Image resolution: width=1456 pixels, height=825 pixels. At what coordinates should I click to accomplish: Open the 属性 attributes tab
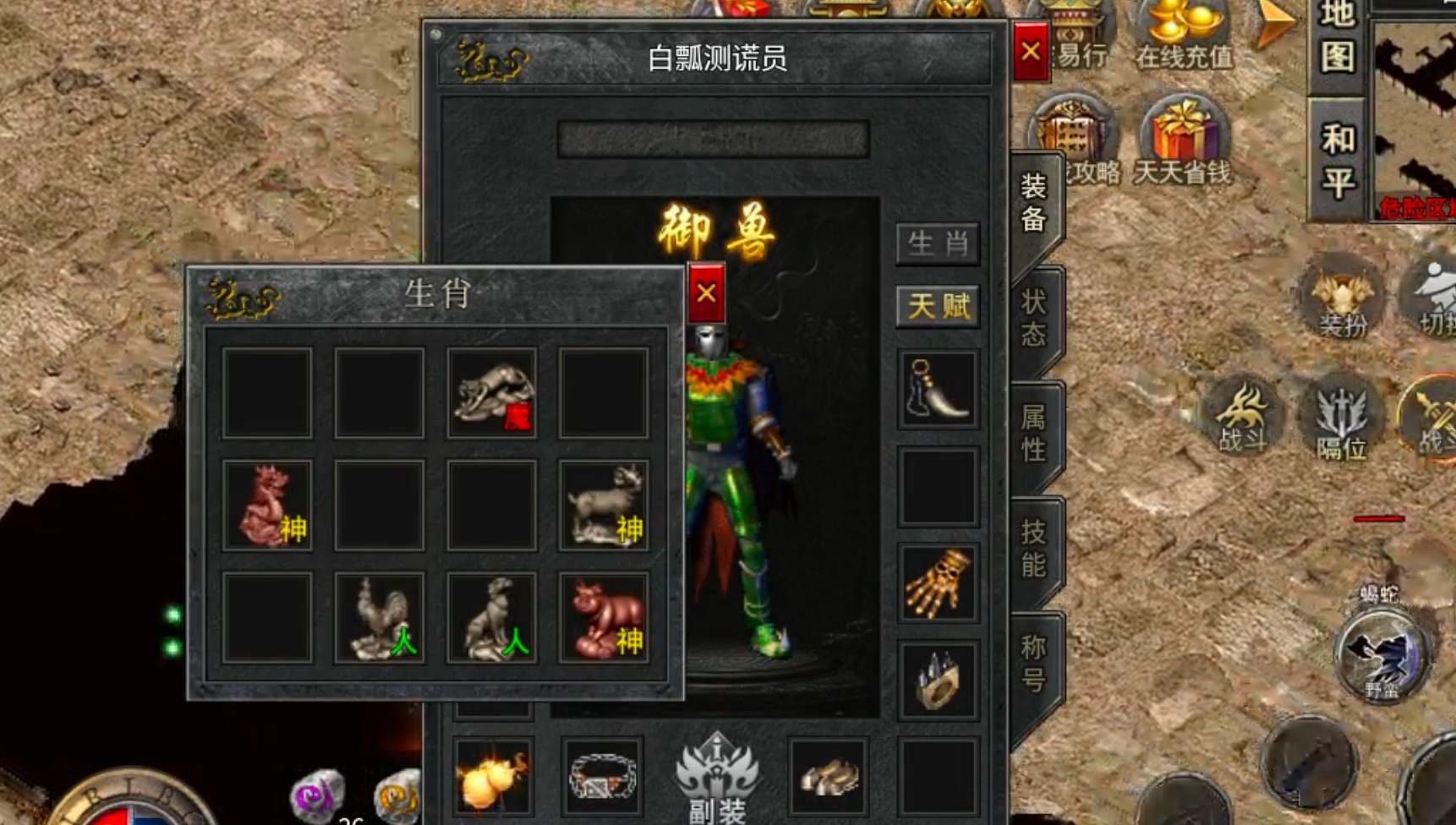1033,431
